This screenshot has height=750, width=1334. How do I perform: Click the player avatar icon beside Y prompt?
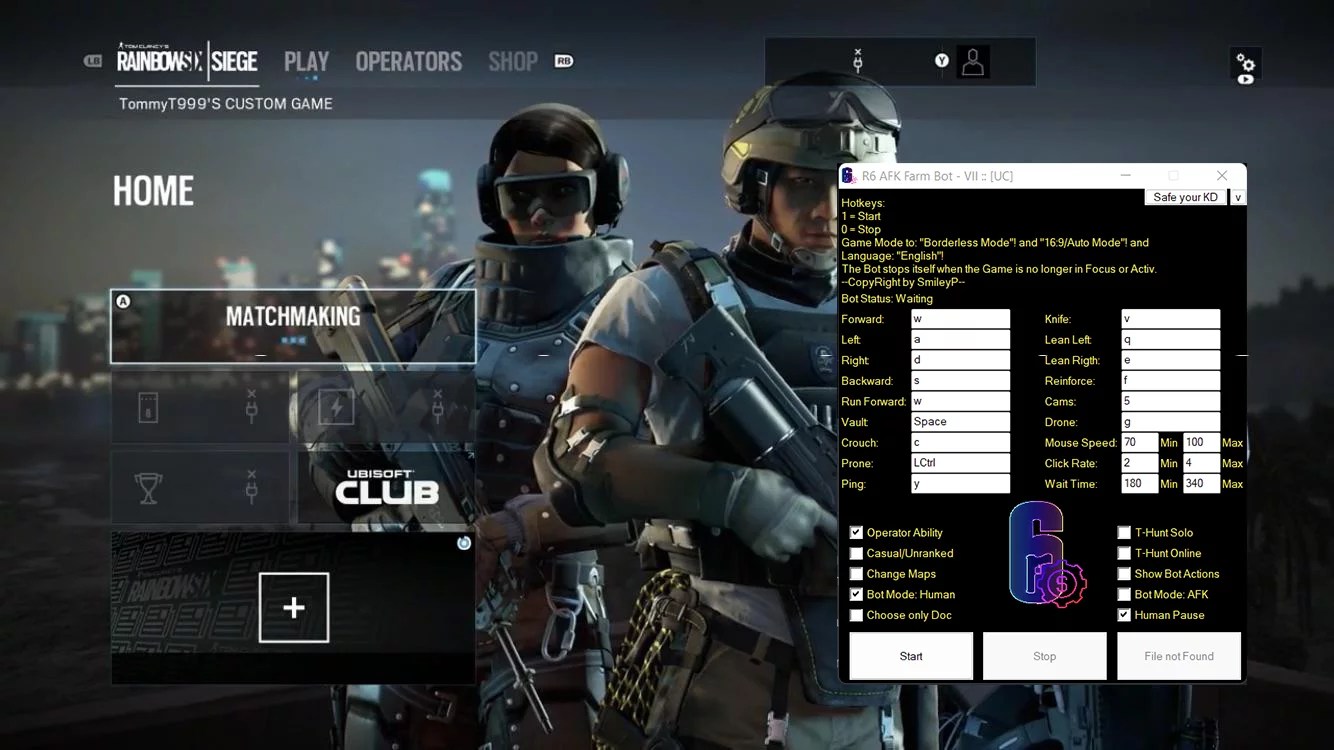[x=972, y=61]
